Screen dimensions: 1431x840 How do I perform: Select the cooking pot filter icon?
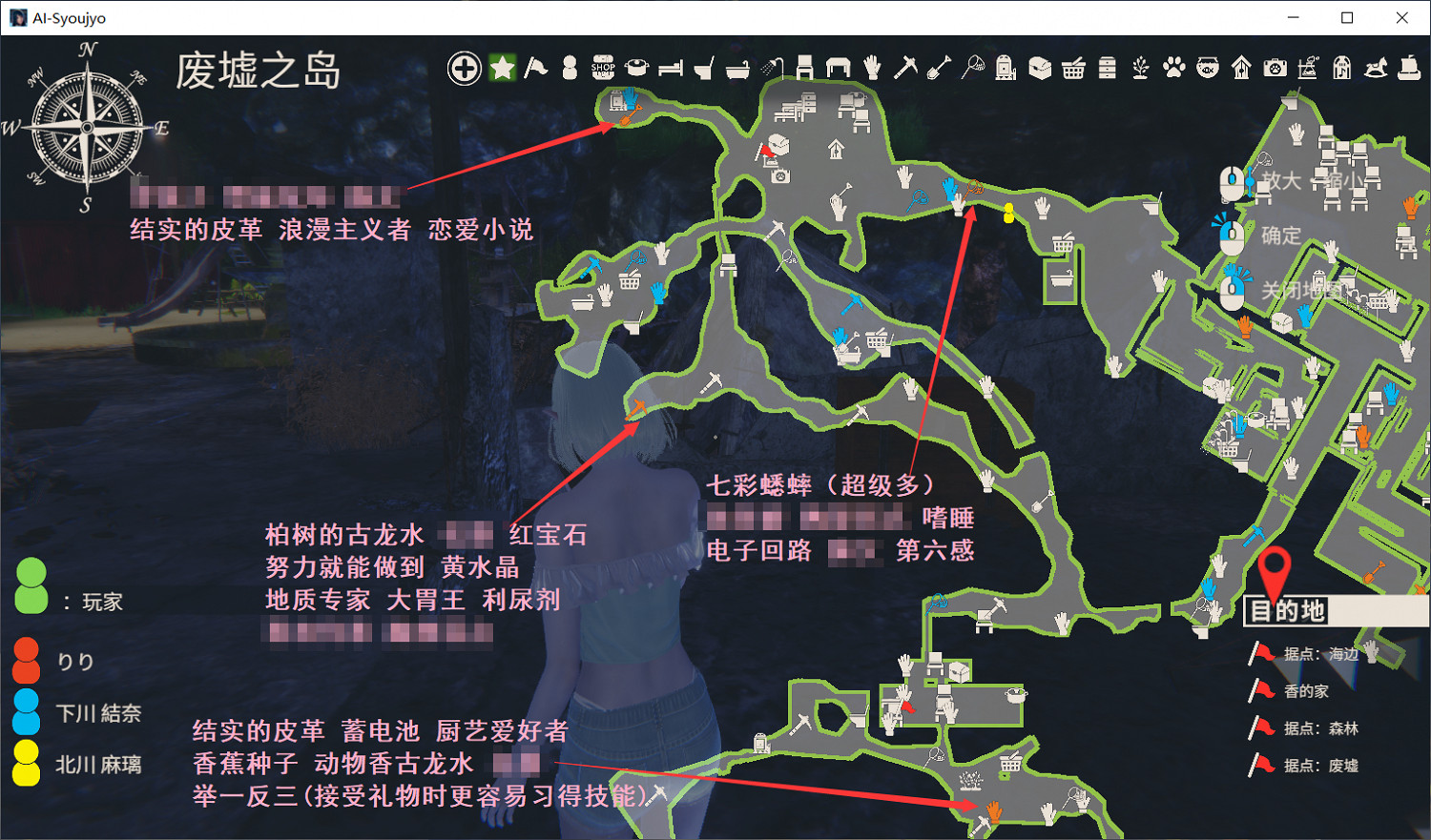click(635, 68)
